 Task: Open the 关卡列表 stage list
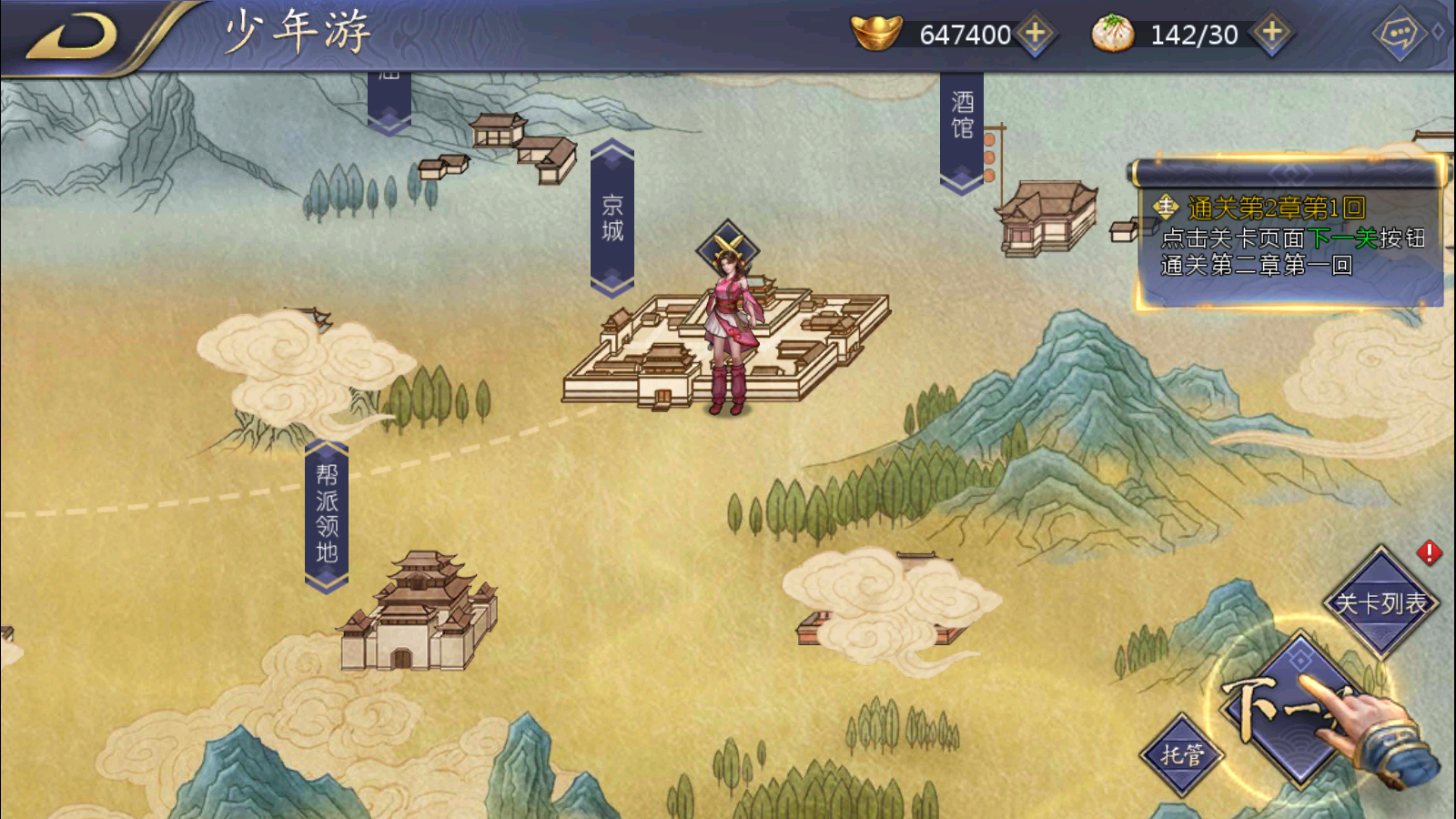pos(1380,602)
